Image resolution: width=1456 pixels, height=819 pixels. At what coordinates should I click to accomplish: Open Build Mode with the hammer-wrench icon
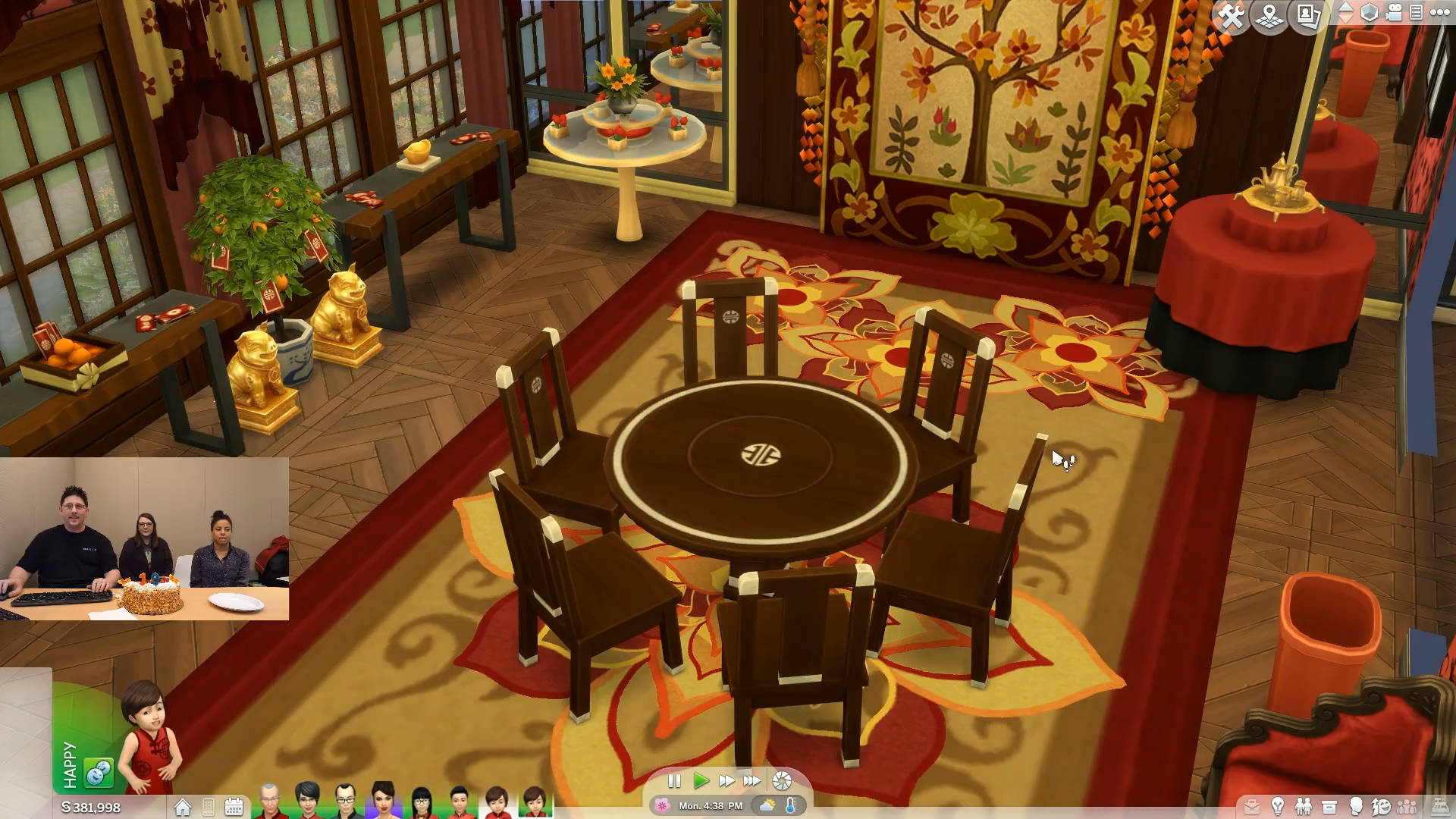click(x=1231, y=16)
